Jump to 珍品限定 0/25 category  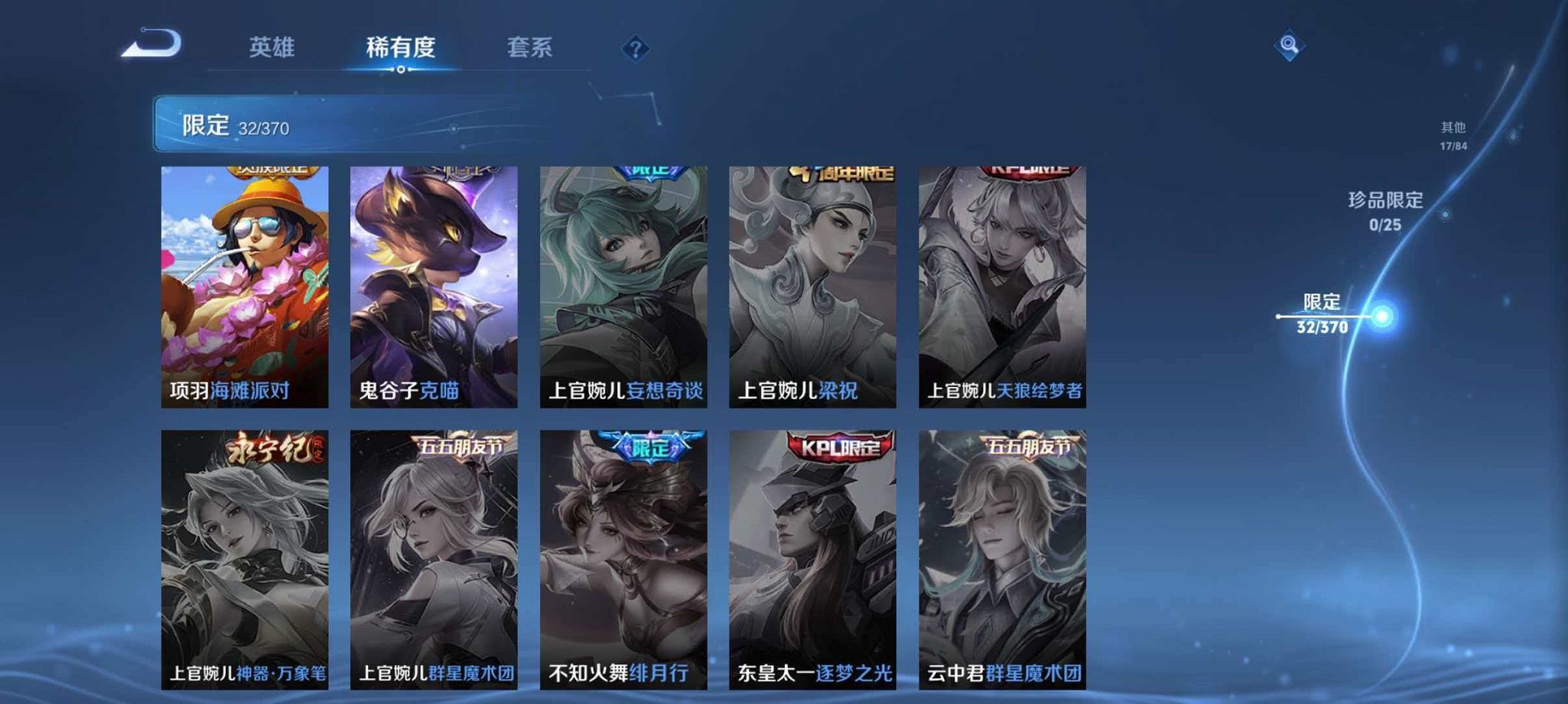pos(1386,212)
